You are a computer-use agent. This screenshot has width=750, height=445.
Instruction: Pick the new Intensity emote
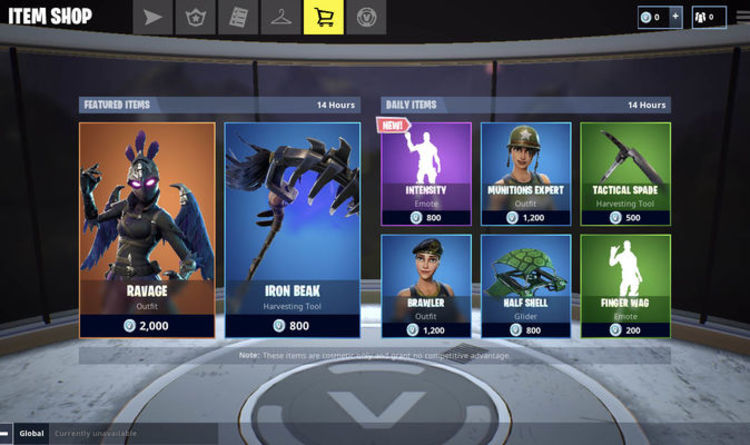(426, 174)
